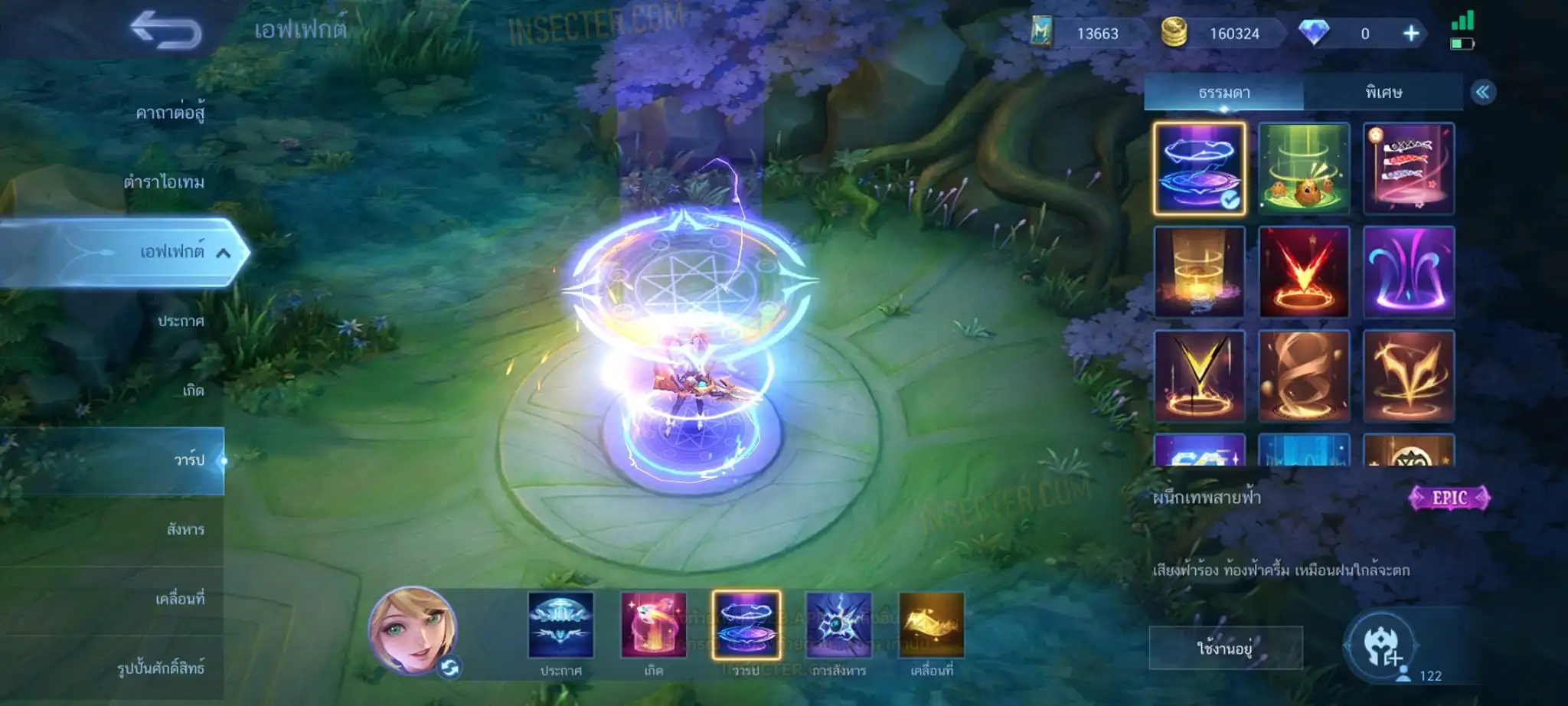This screenshot has width=1568, height=706.
Task: Select เกิด in the left side menu
Action: [x=193, y=391]
